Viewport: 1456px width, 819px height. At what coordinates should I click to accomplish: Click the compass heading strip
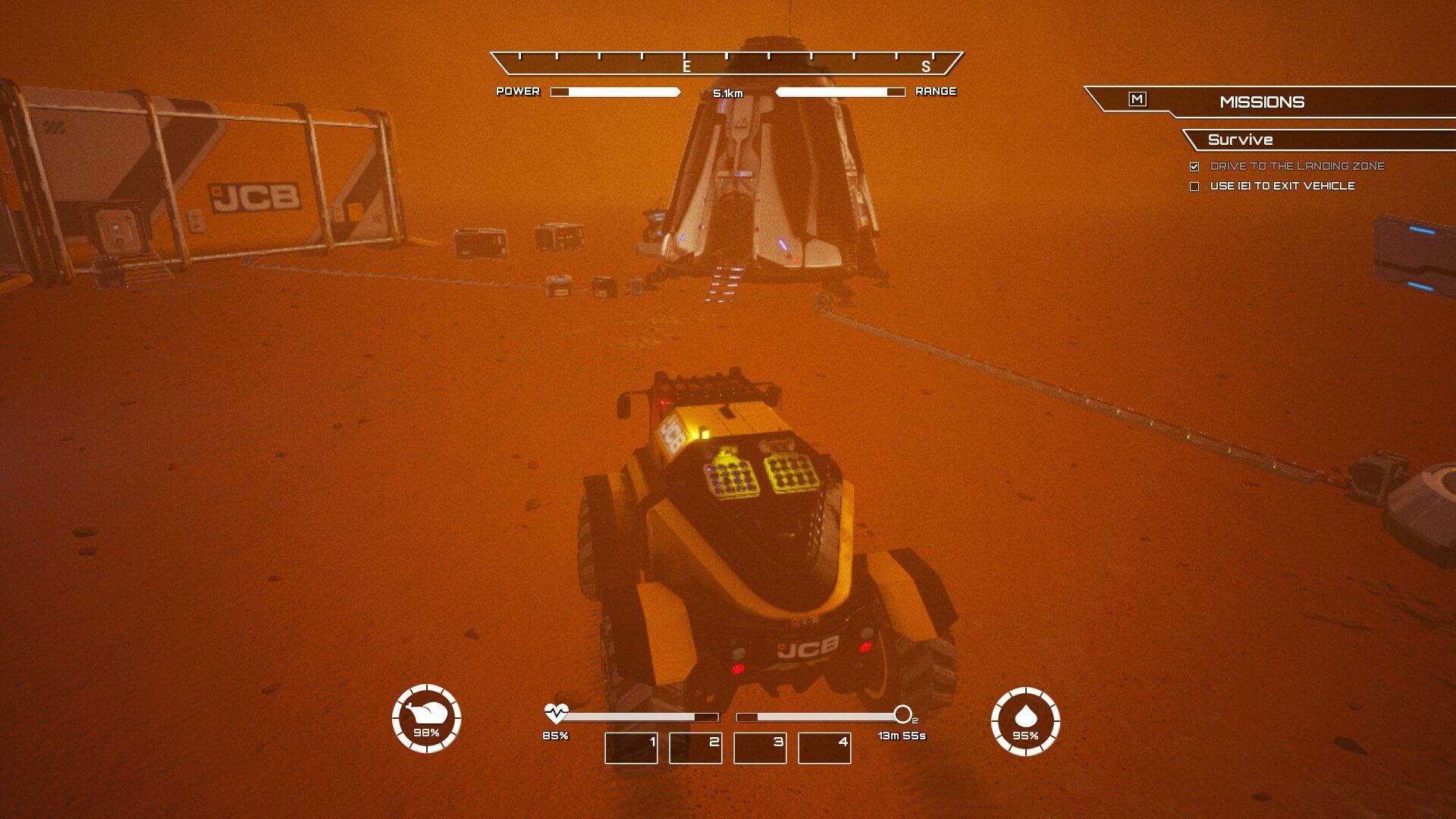[726, 63]
